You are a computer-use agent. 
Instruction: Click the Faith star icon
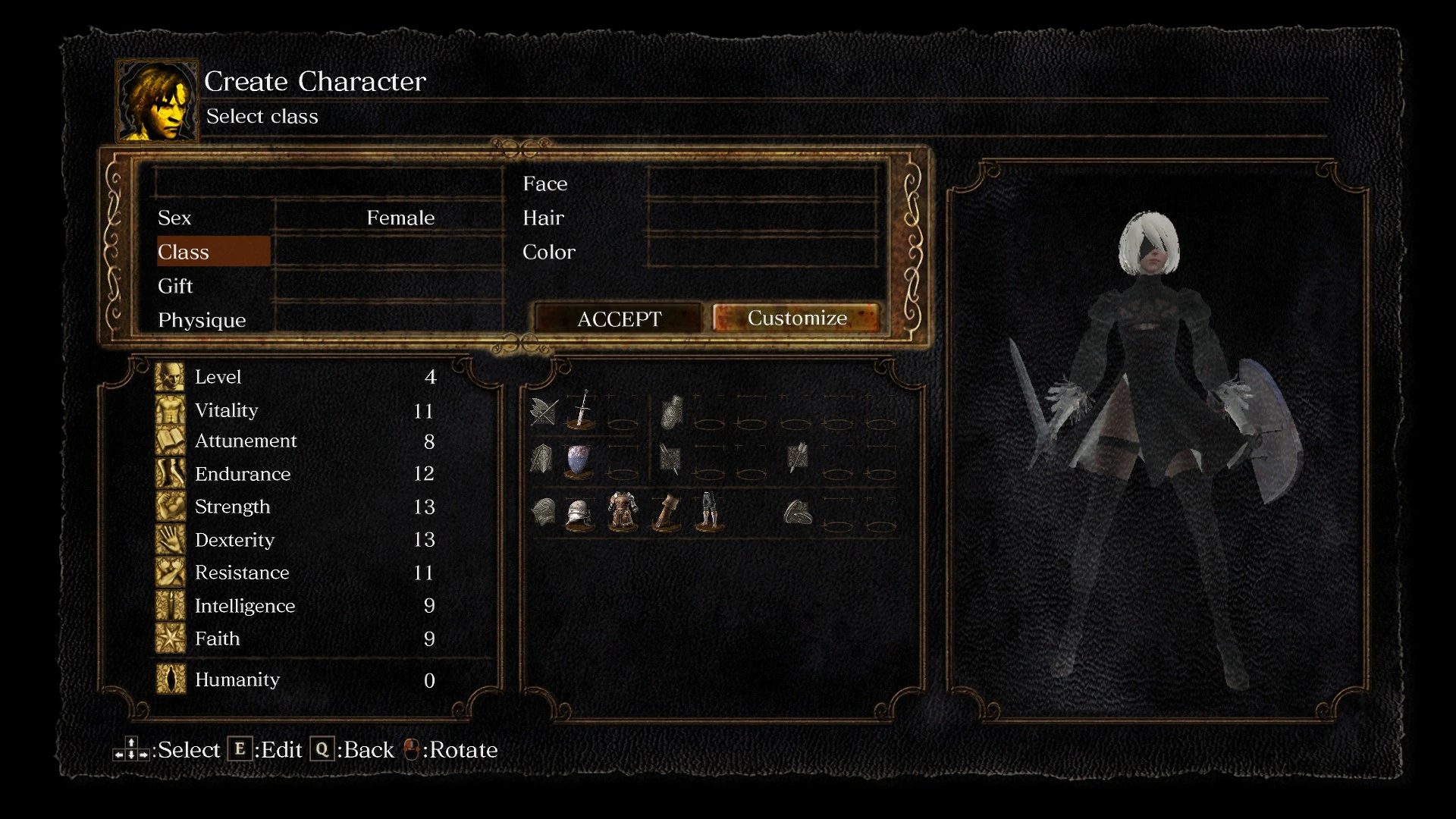(169, 638)
